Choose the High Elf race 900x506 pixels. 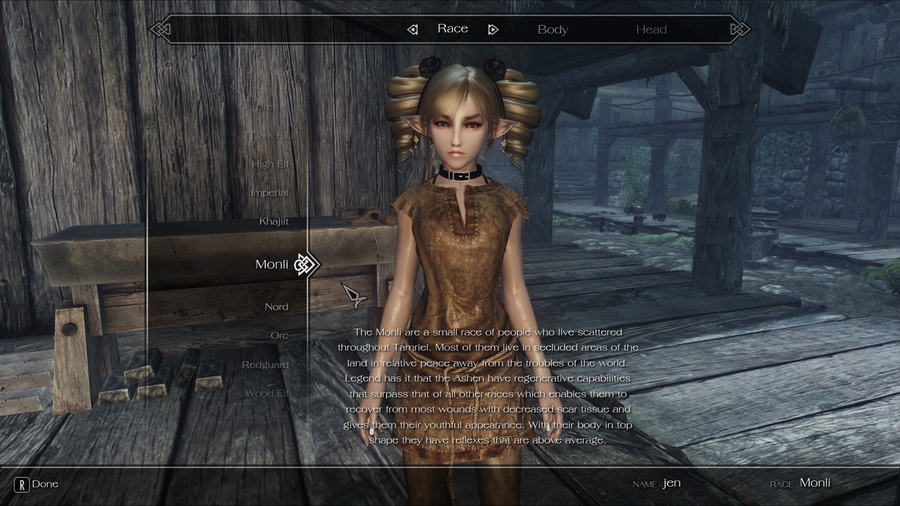tap(269, 163)
